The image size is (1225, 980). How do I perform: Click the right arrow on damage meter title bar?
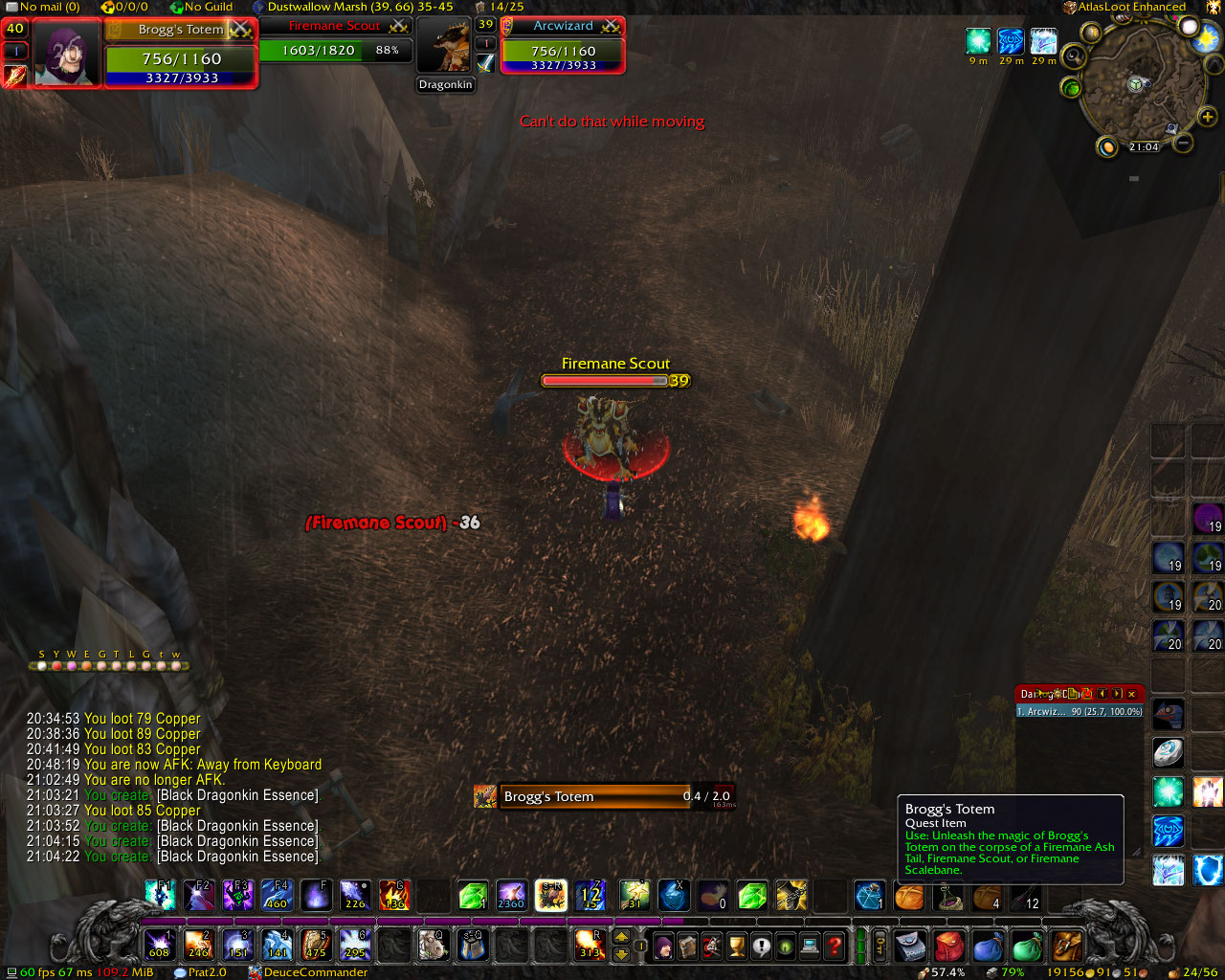(1117, 694)
